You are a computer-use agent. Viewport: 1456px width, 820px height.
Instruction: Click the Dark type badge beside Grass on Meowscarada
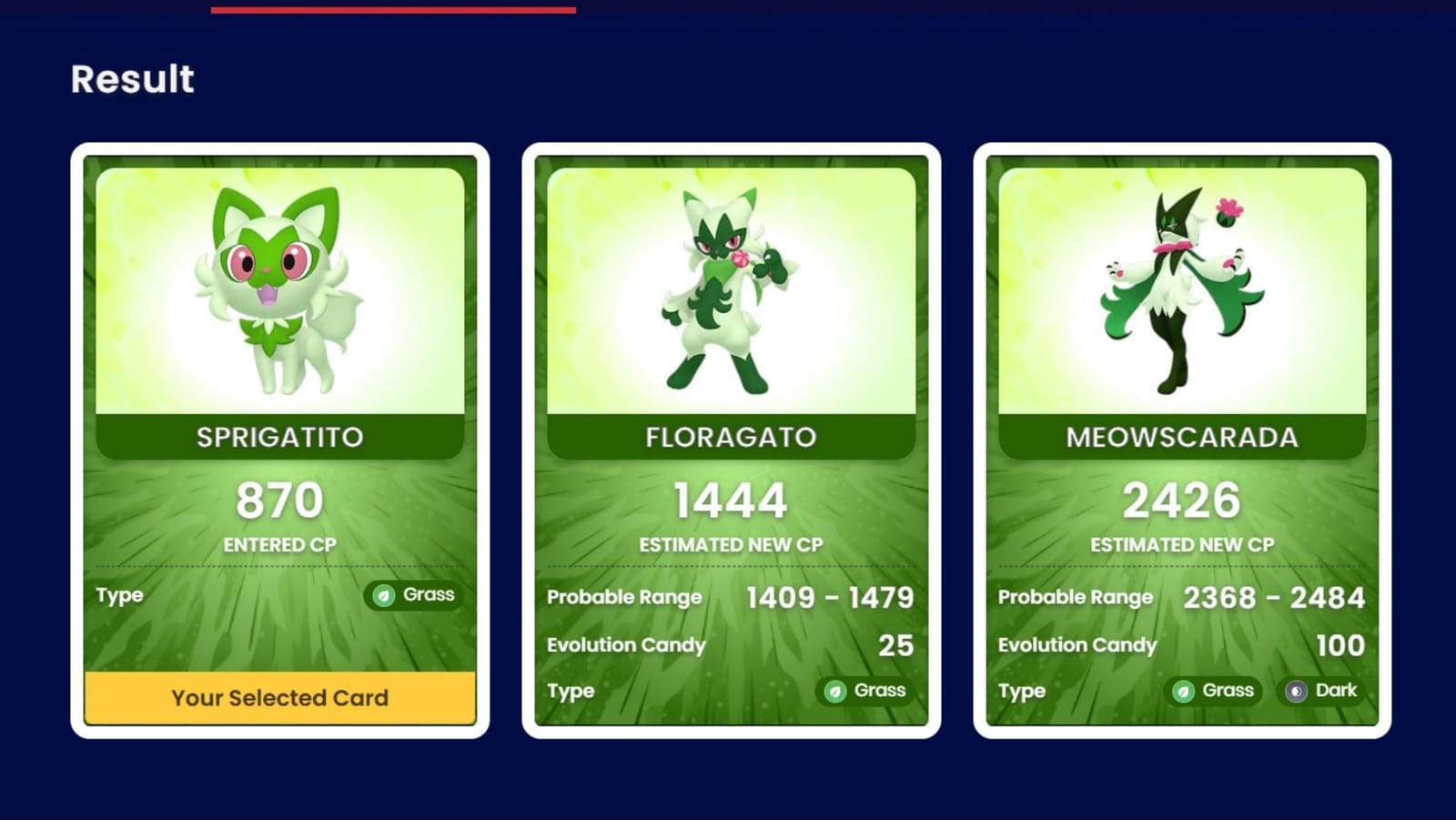point(1321,691)
